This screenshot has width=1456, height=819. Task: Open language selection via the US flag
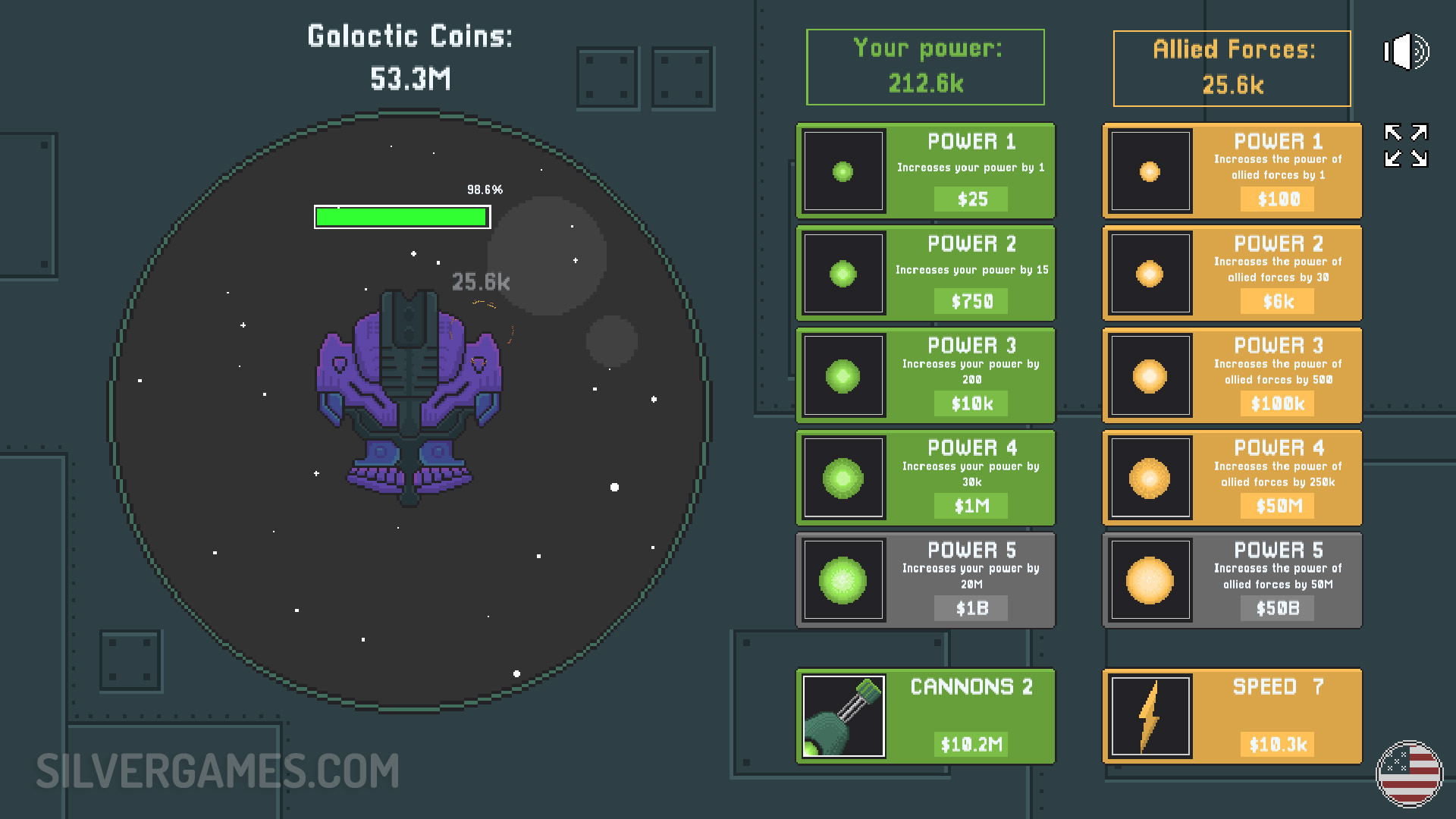[x=1409, y=773]
